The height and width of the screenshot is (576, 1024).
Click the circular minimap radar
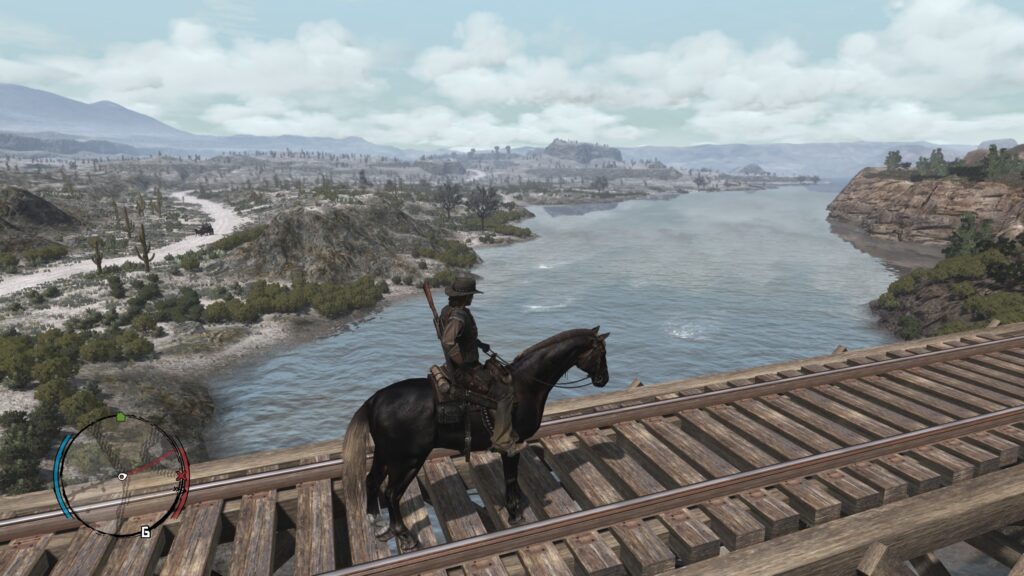(121, 475)
